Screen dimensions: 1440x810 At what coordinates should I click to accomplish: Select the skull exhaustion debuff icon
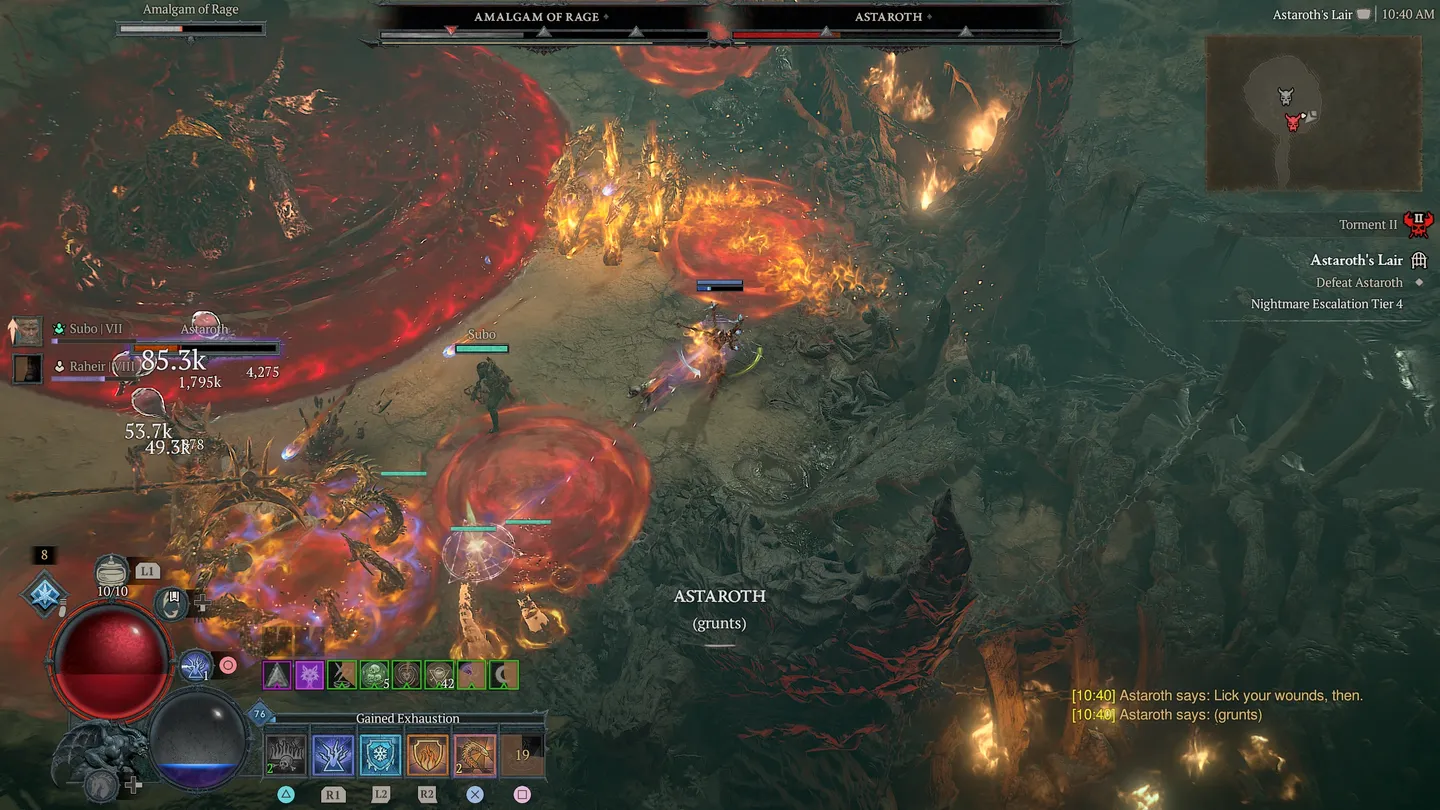click(x=285, y=755)
